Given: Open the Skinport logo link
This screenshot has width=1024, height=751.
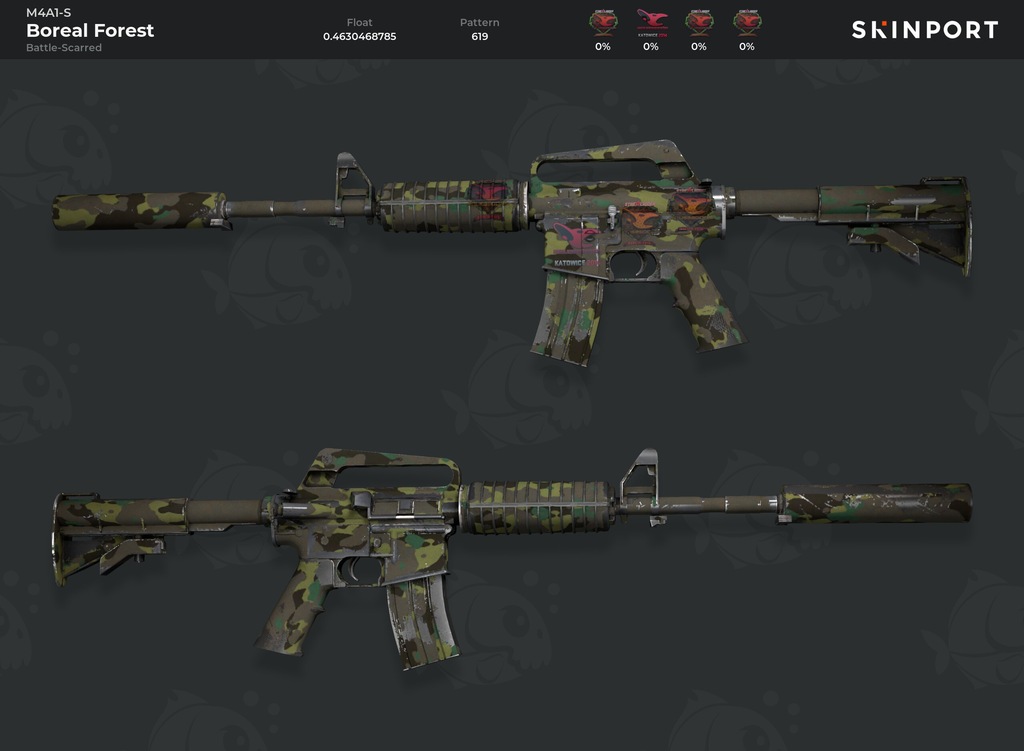Looking at the screenshot, I should (x=924, y=30).
